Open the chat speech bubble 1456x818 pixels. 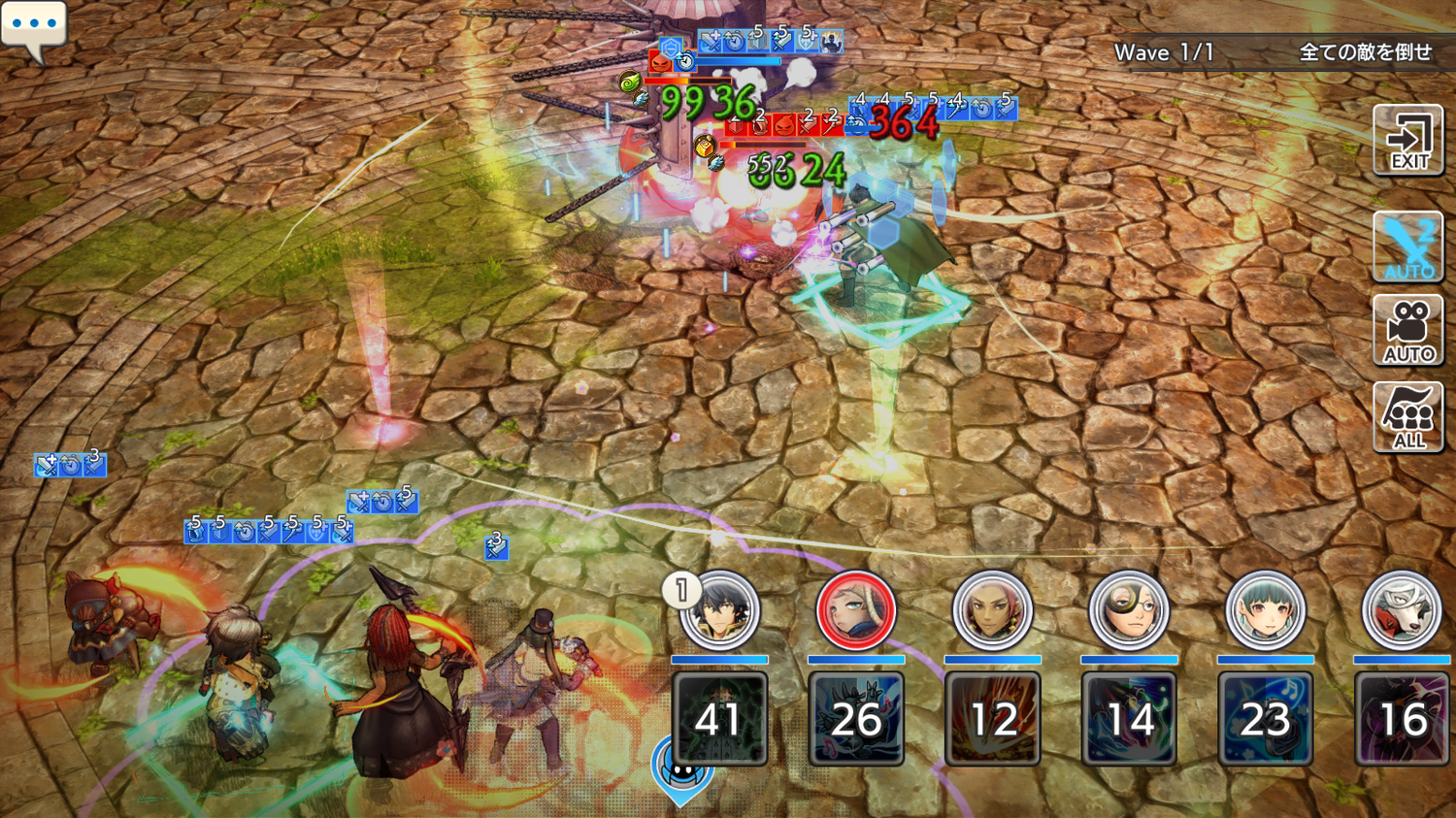pyautogui.click(x=34, y=26)
